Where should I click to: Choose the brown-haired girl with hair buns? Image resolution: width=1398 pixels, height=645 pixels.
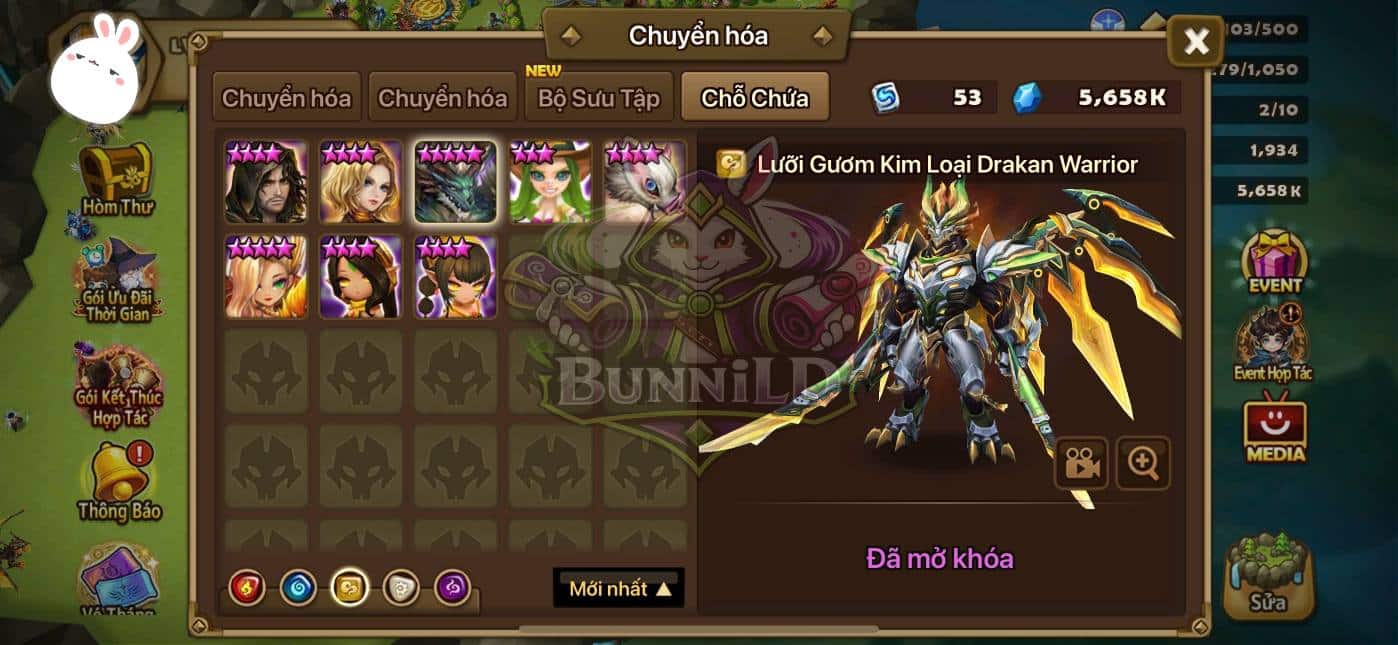[x=456, y=277]
